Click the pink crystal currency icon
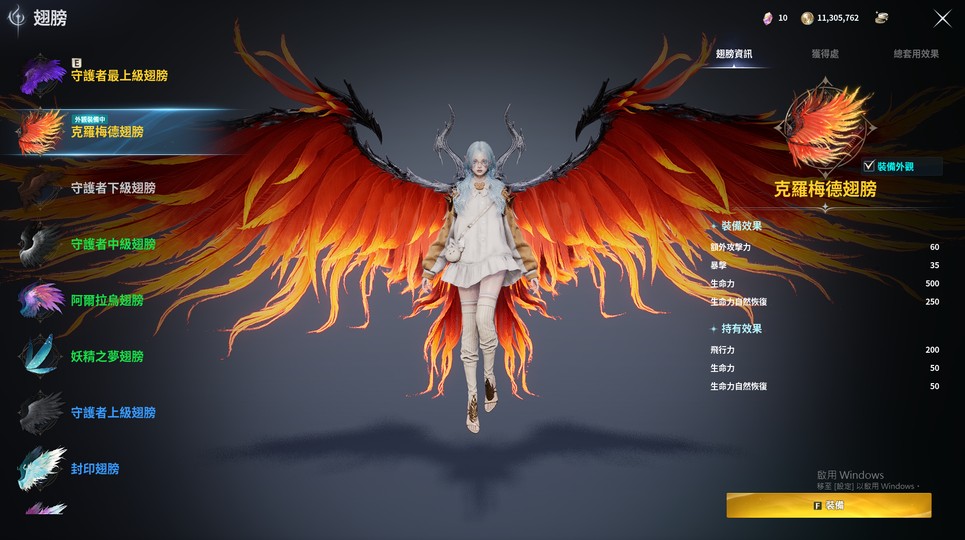The height and width of the screenshot is (540, 965). (x=768, y=18)
